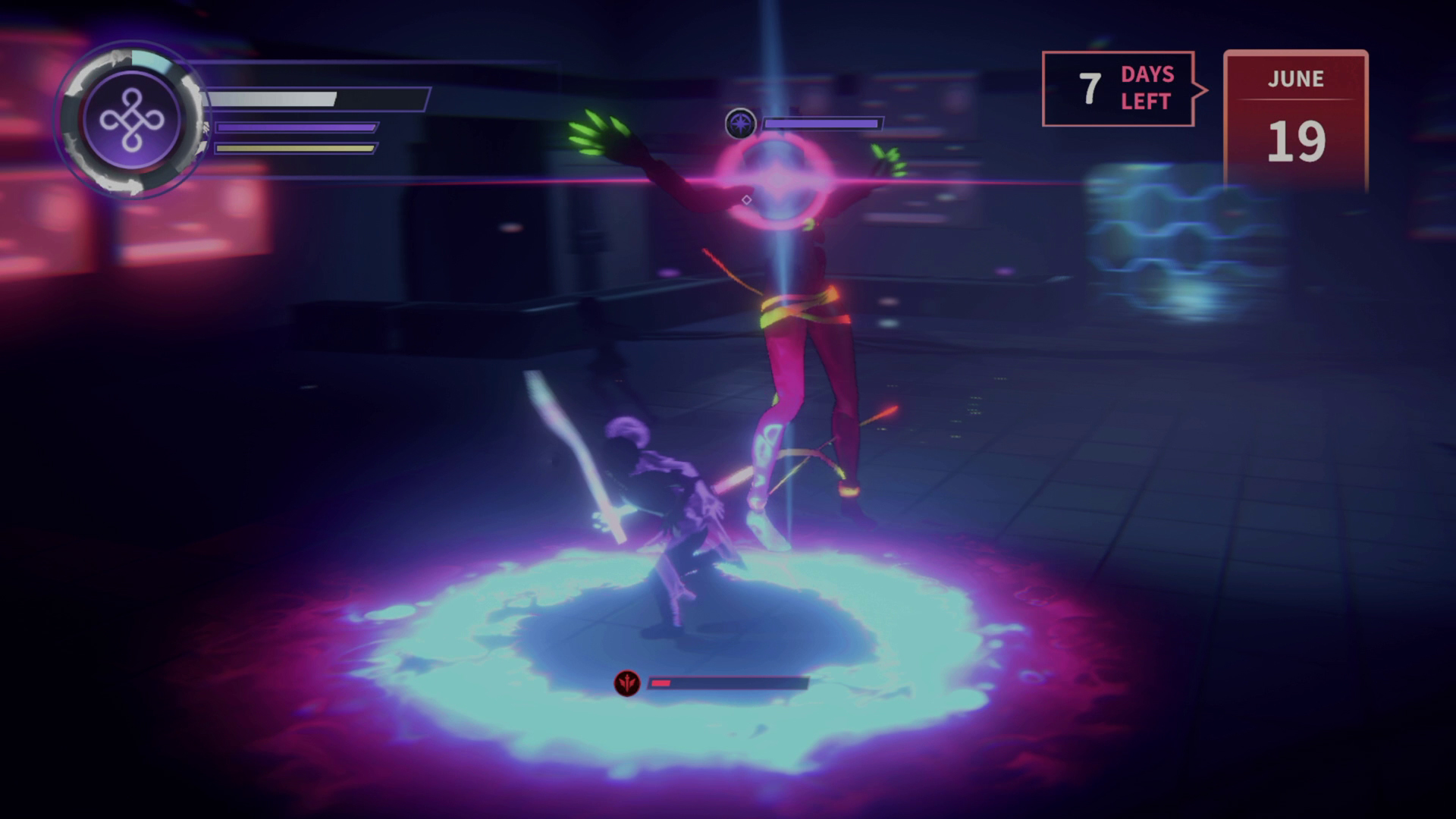The image size is (1456, 819).
Task: Select the 7 Days Left panel
Action: (1118, 89)
